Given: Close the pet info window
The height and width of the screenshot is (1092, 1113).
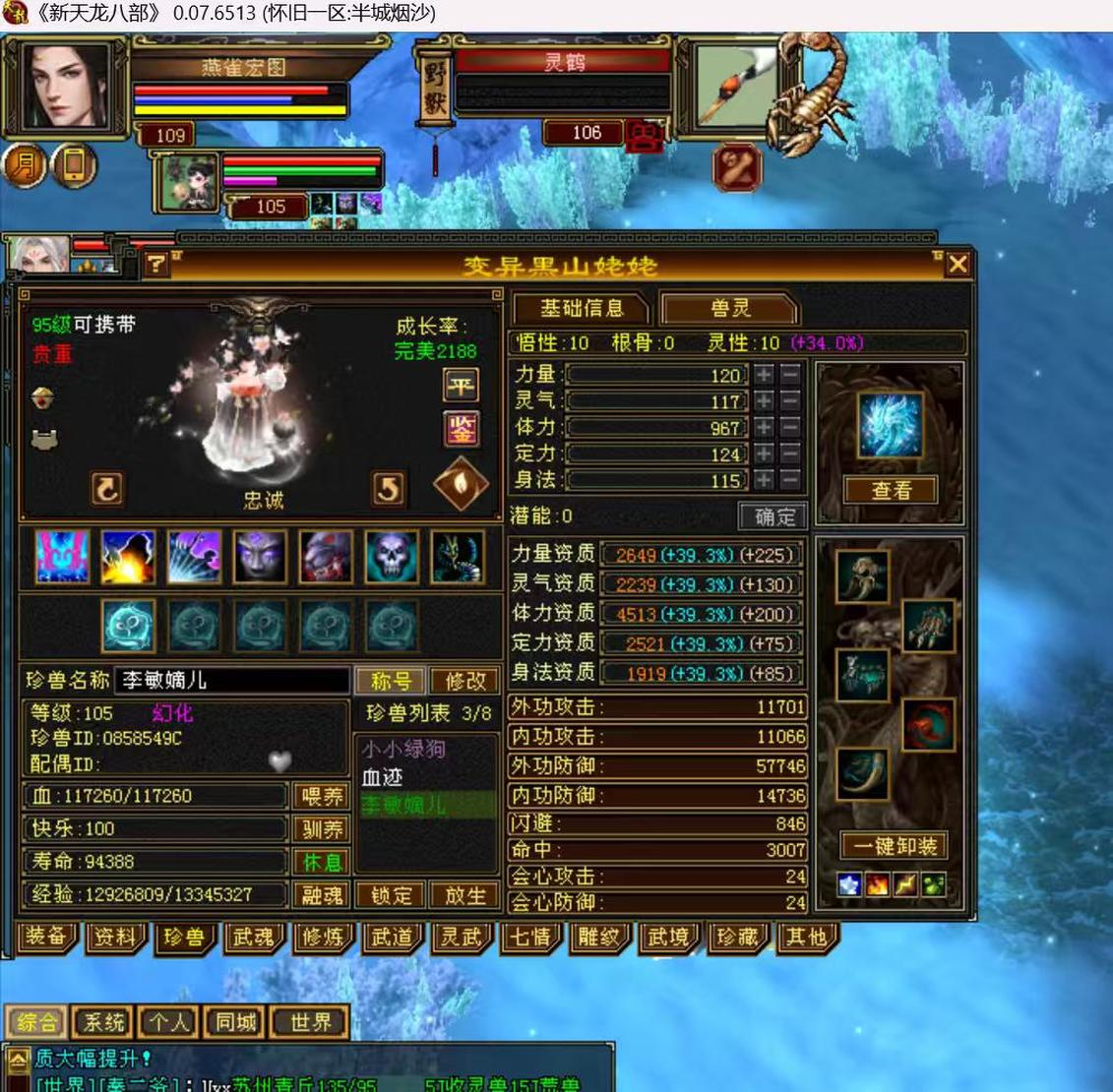Looking at the screenshot, I should tap(957, 264).
